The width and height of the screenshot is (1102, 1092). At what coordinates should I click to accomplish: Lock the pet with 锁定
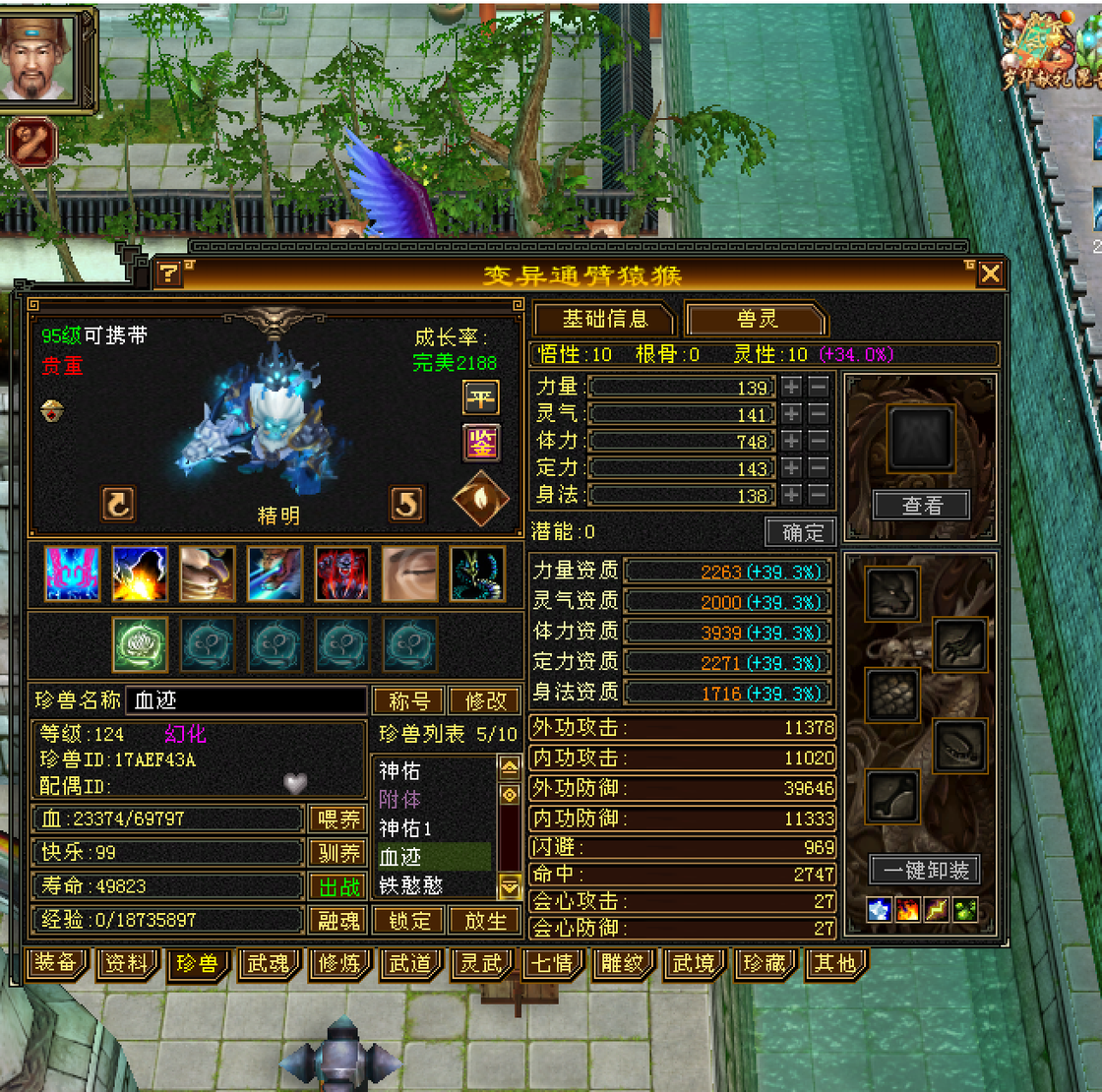pyautogui.click(x=409, y=920)
